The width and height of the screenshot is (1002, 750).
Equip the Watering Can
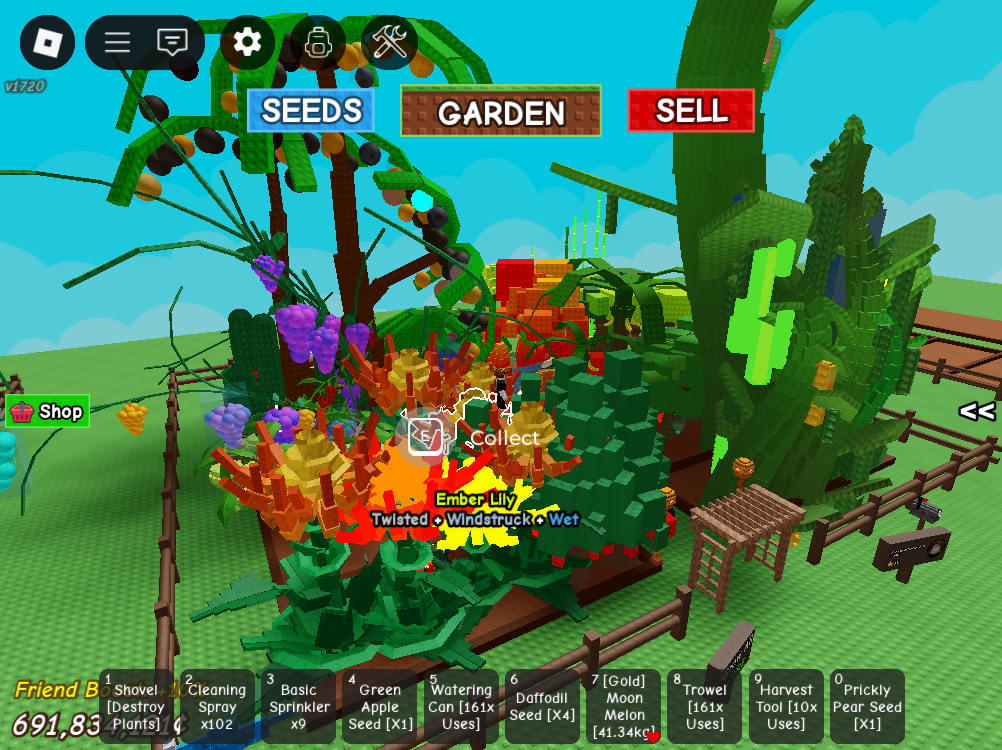click(461, 707)
